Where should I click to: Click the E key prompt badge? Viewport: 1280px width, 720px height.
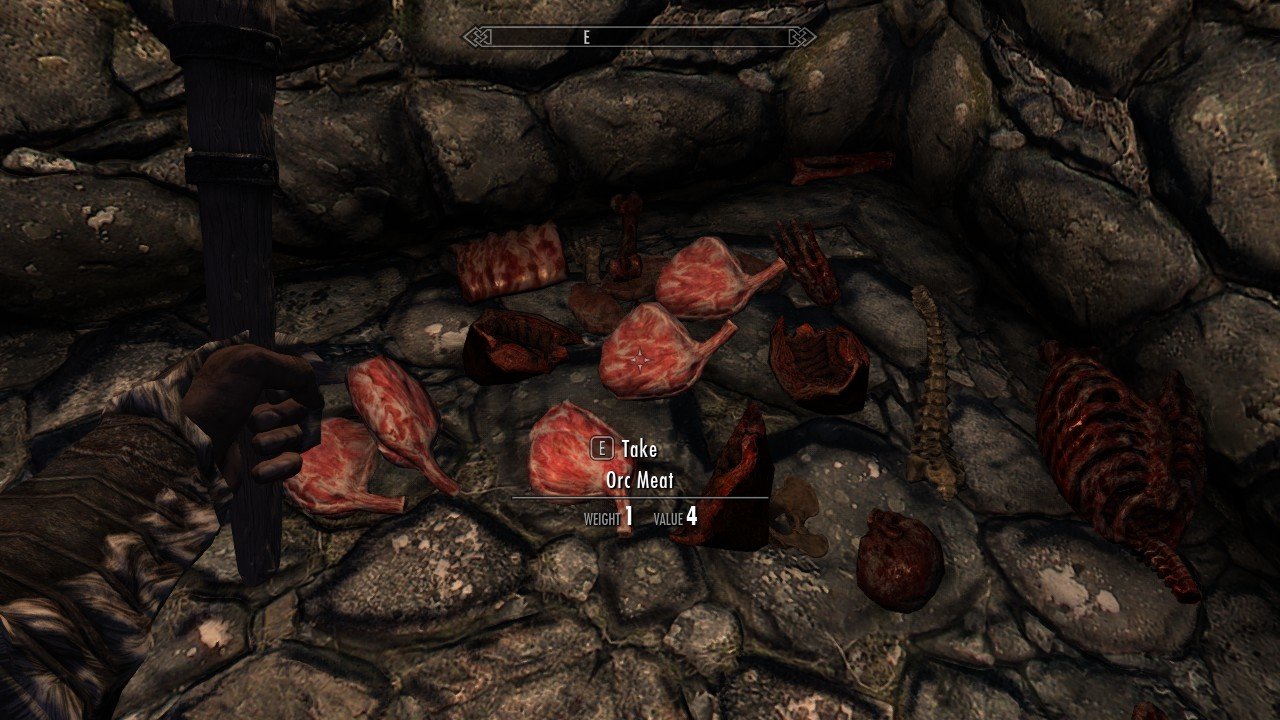pos(600,449)
